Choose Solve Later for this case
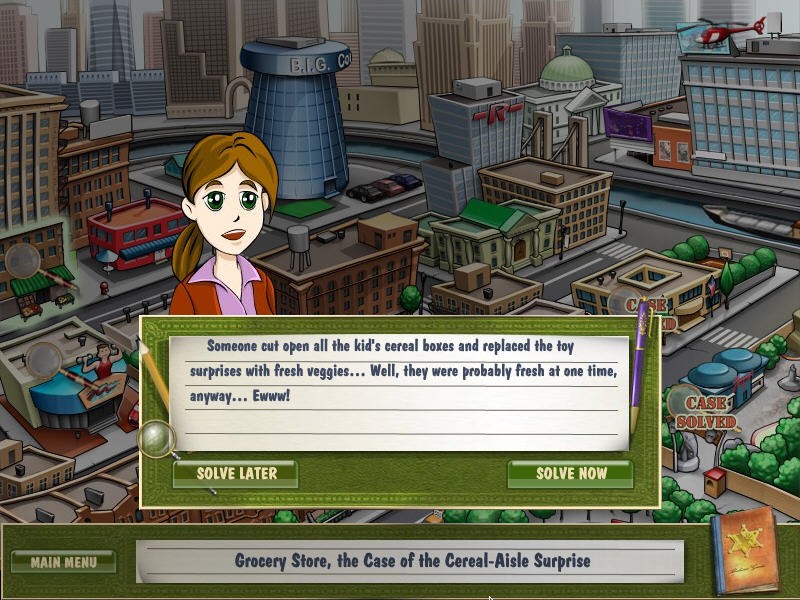 tap(236, 473)
